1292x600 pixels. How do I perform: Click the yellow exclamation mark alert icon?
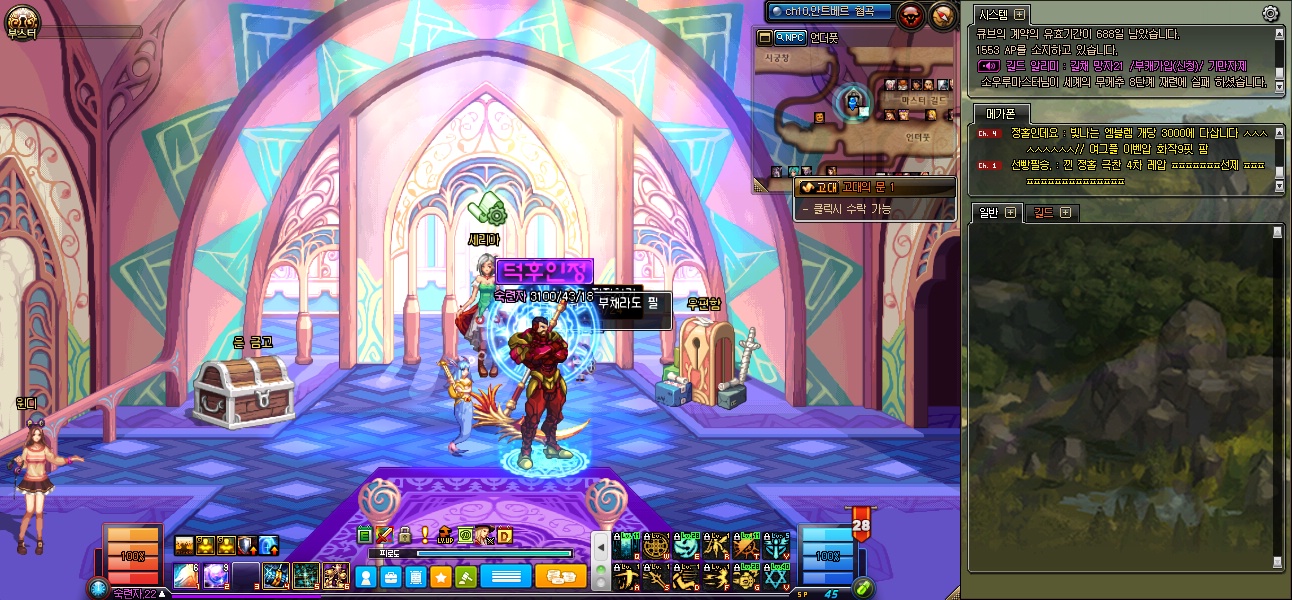(x=424, y=536)
